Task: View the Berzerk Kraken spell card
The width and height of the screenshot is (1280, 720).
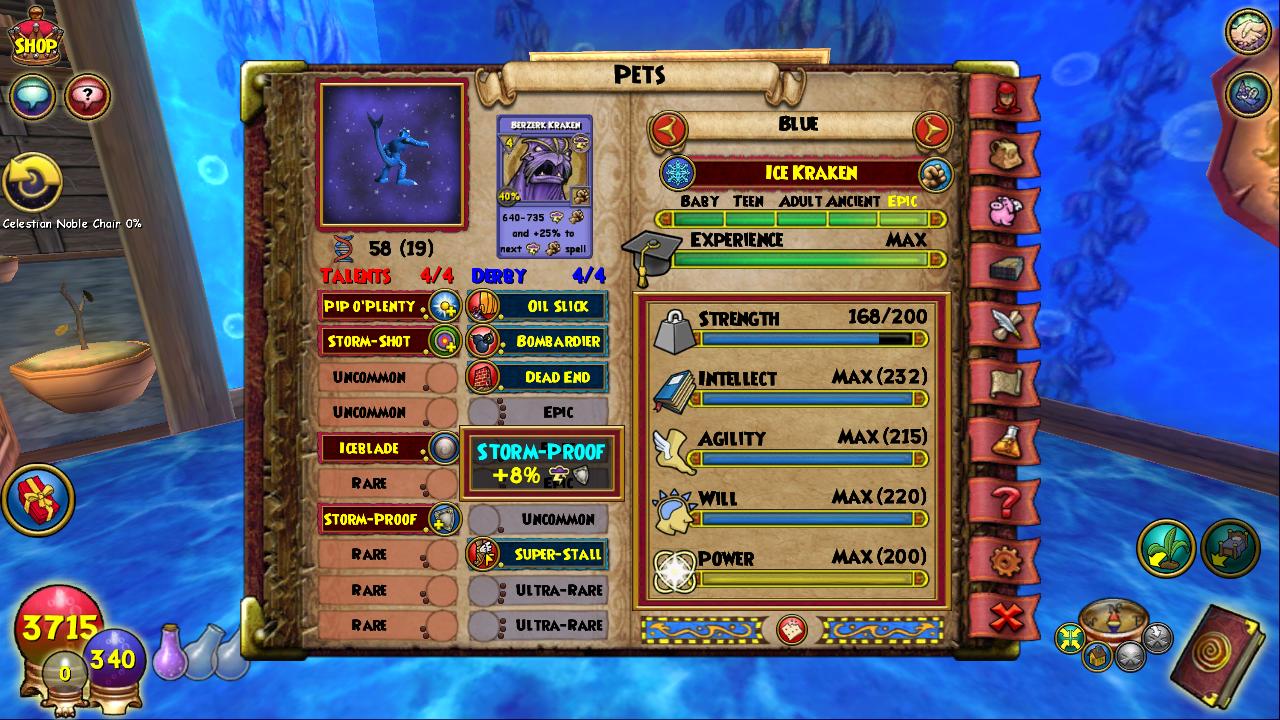Action: (544, 186)
